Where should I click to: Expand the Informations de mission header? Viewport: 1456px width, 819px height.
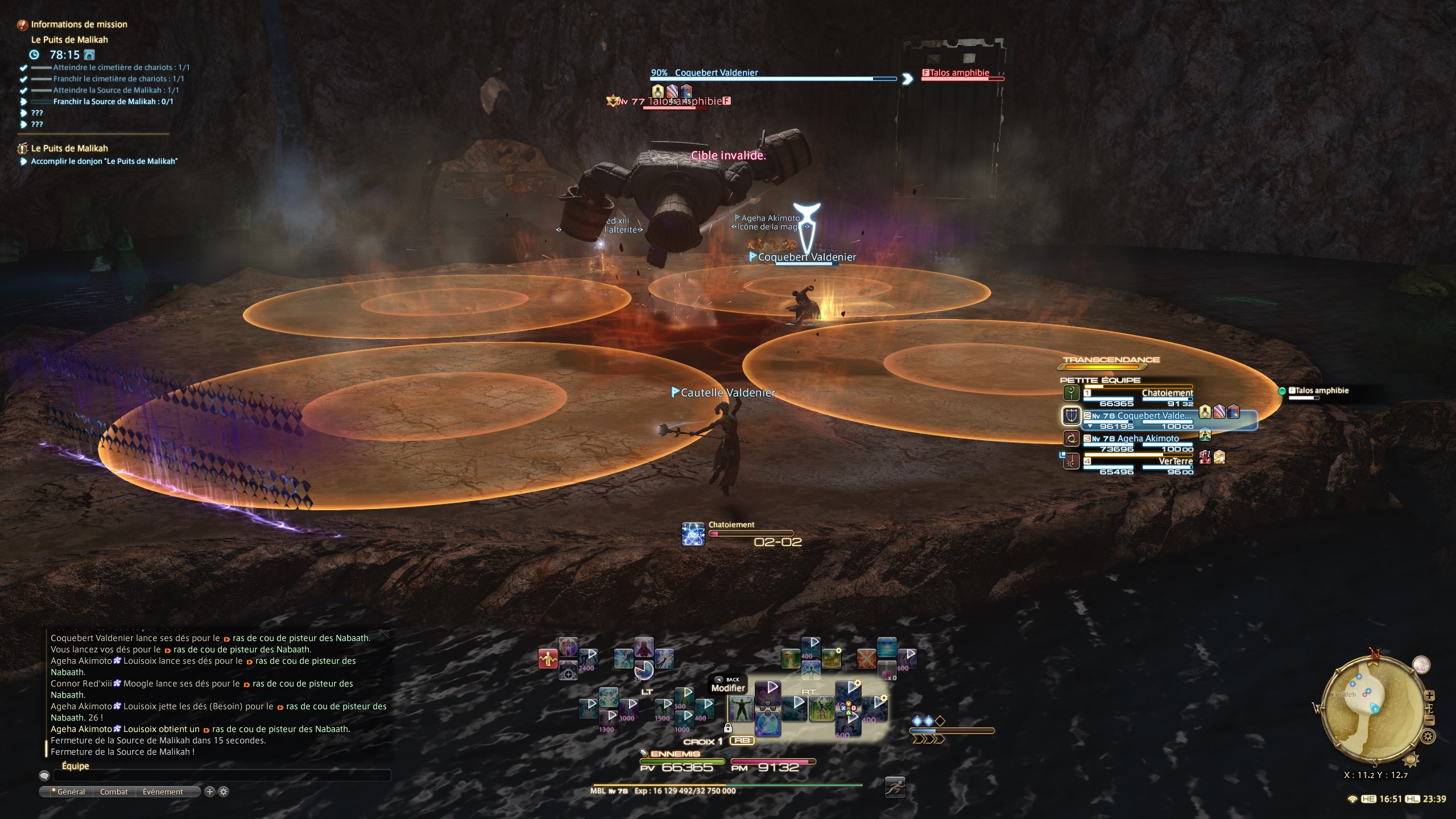tap(78, 24)
